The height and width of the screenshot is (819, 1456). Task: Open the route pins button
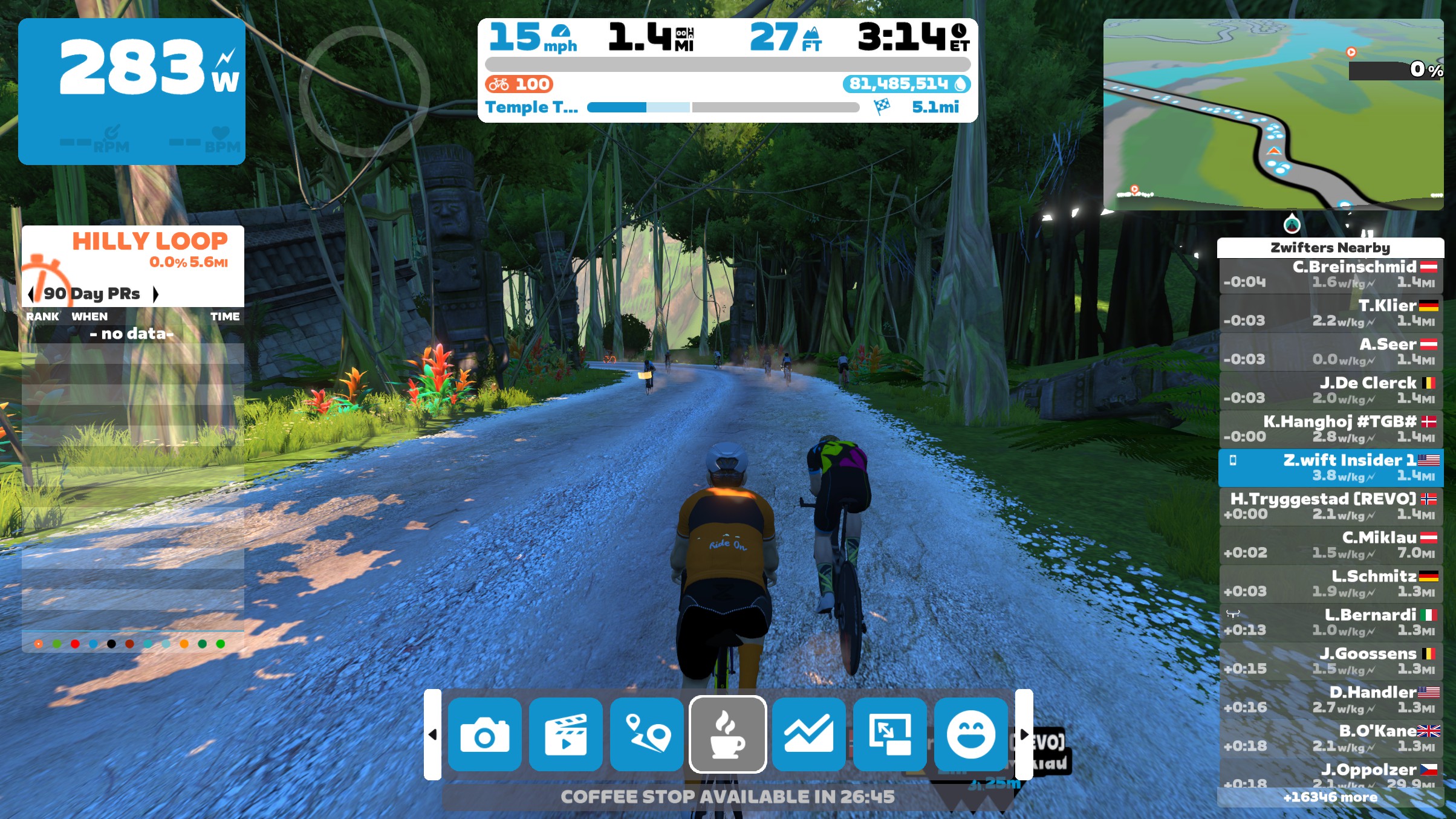(646, 734)
